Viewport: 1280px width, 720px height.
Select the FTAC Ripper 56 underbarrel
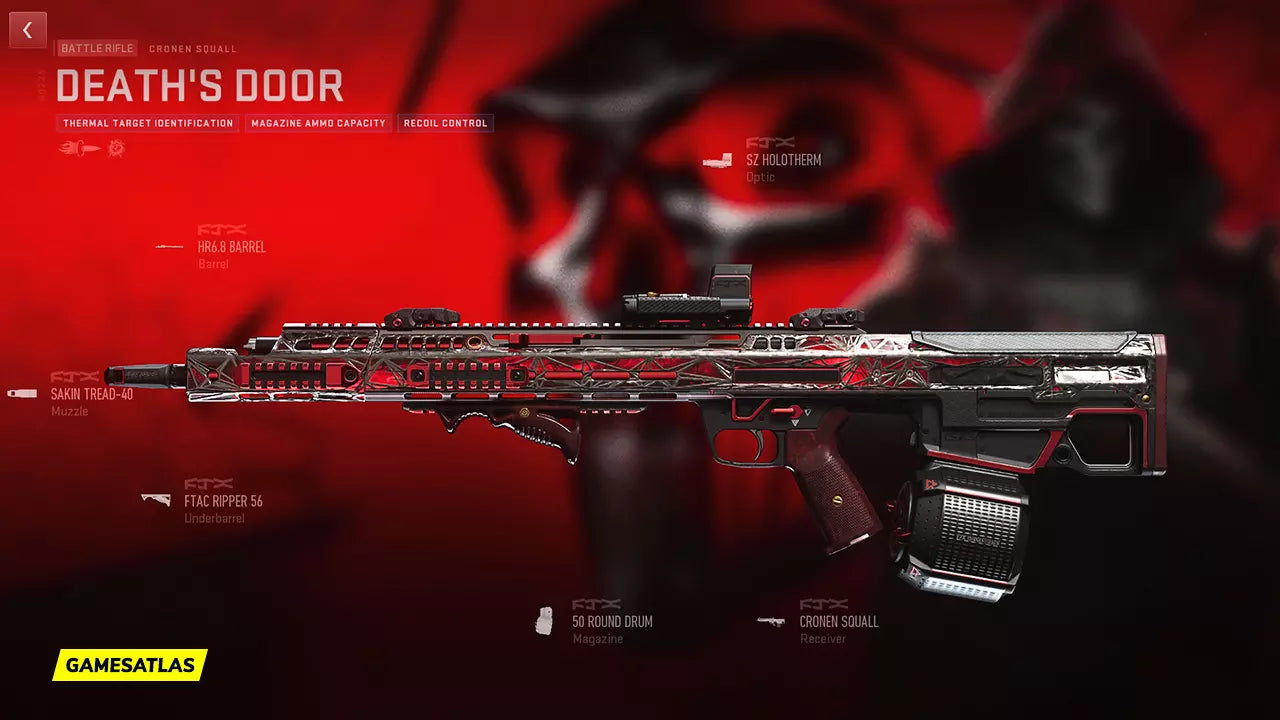(x=222, y=501)
